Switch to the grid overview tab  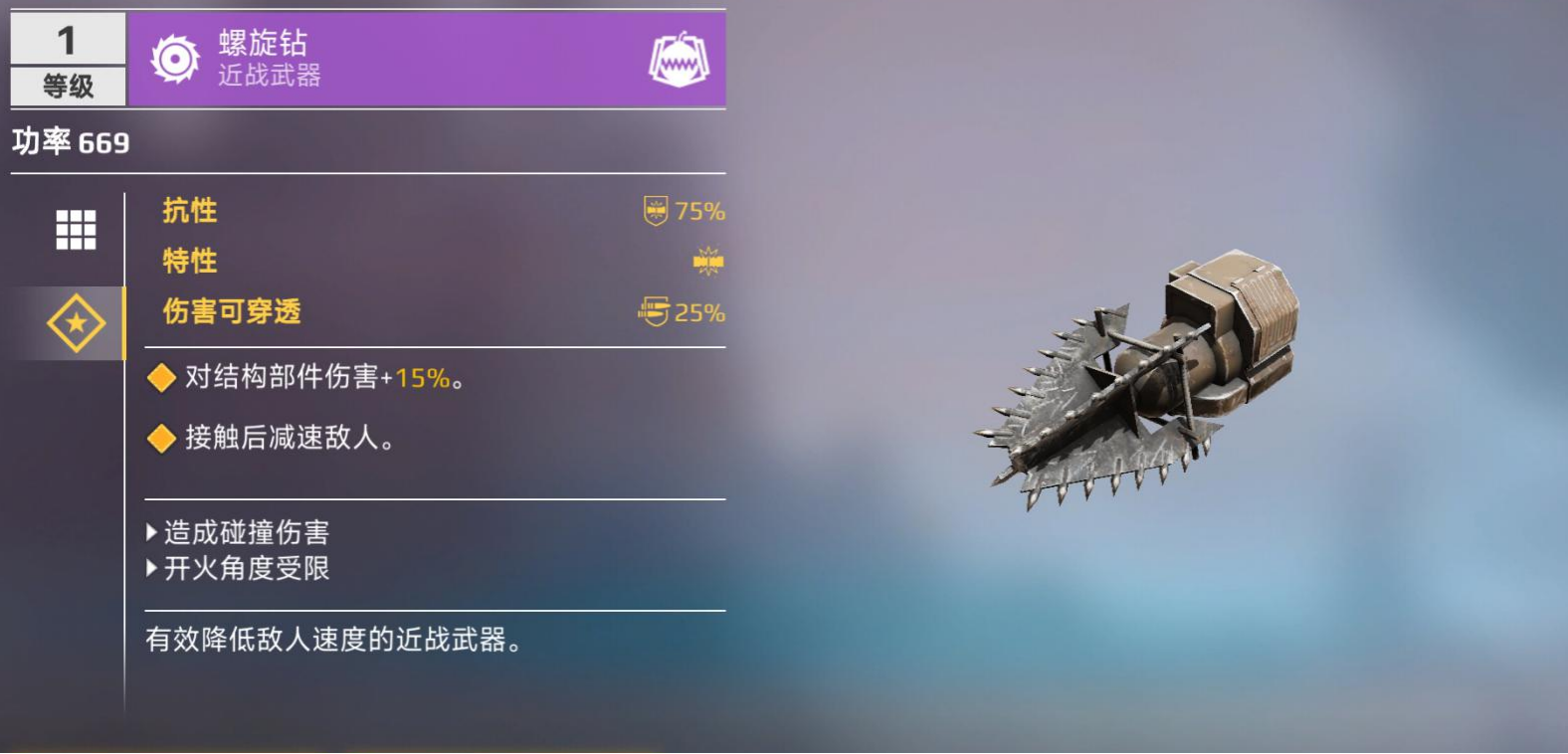coord(74,230)
